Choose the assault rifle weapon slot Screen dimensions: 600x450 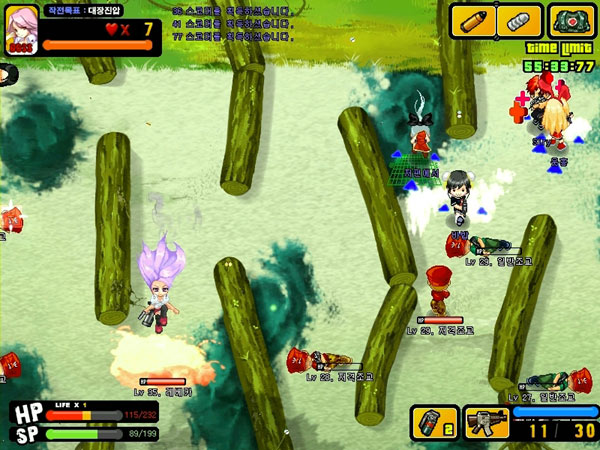[487, 423]
